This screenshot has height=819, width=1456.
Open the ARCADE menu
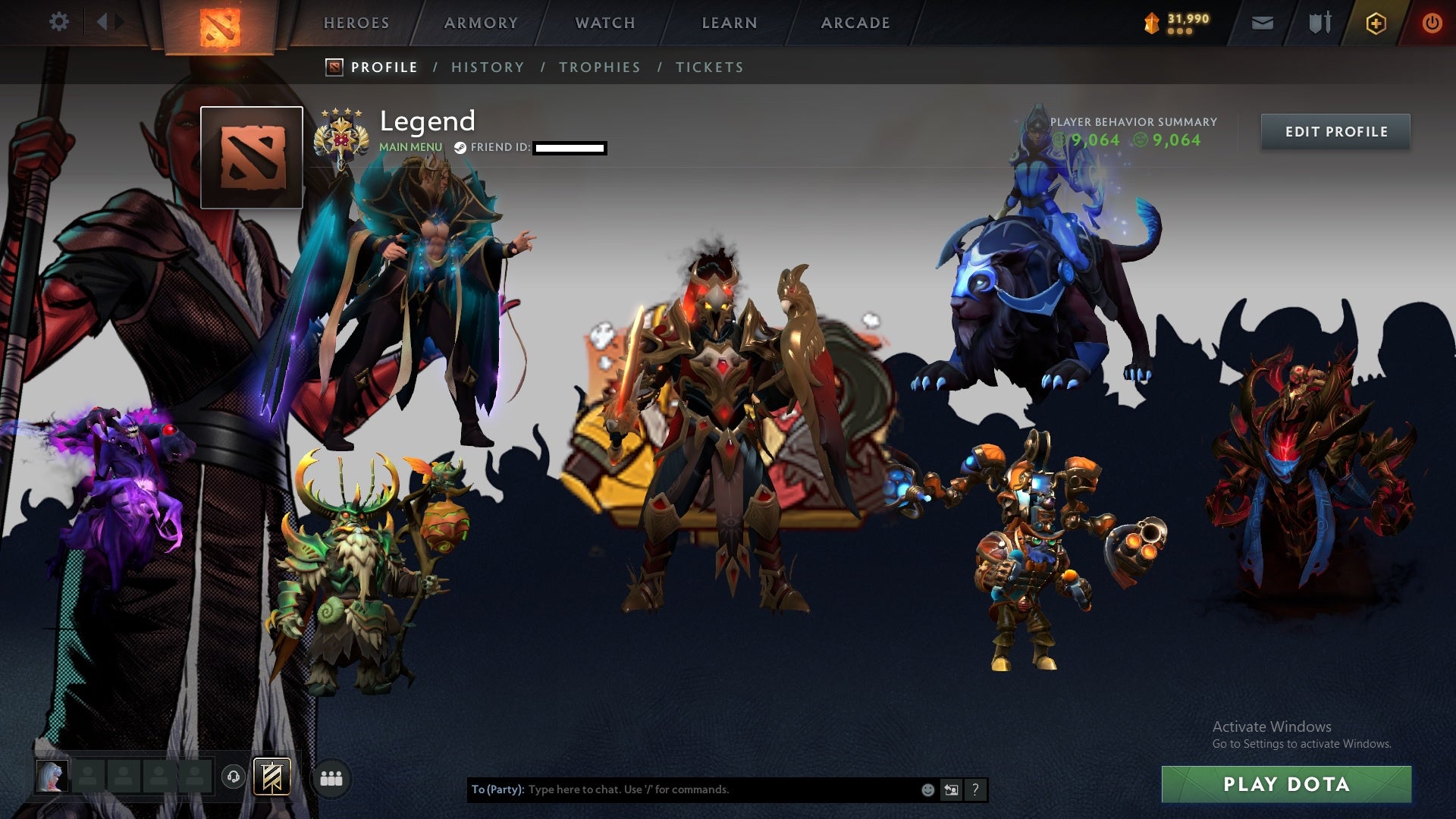(855, 23)
